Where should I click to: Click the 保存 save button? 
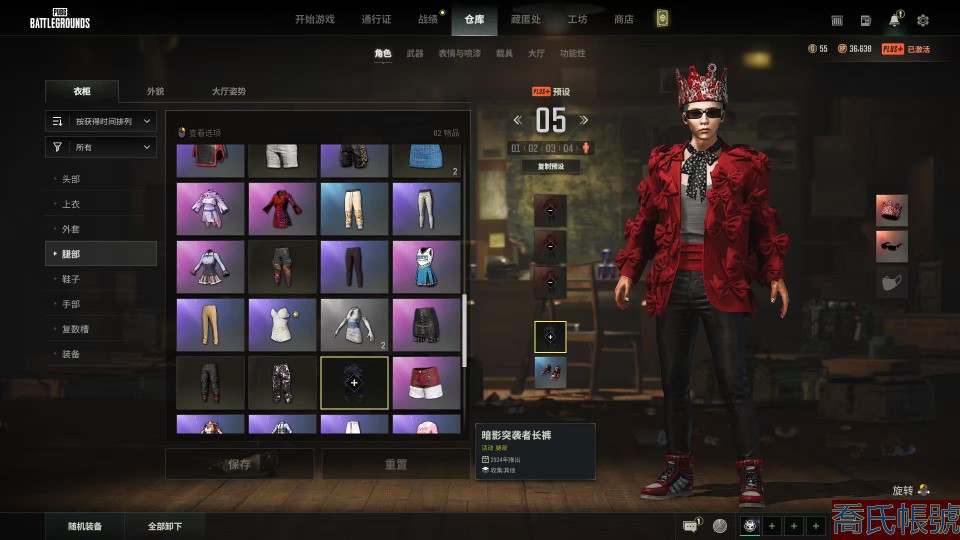pyautogui.click(x=239, y=464)
